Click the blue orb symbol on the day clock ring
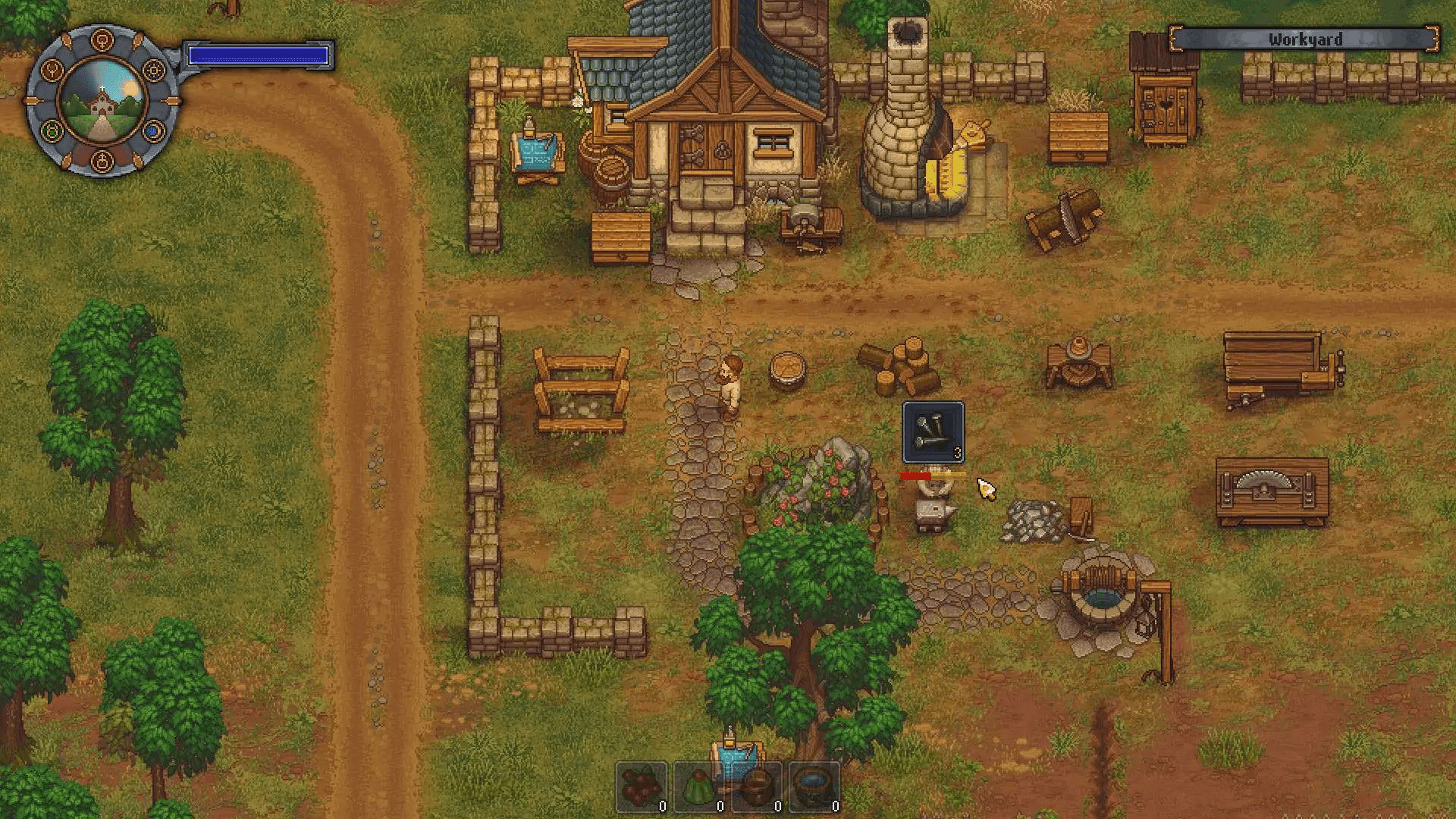1456x819 pixels. click(153, 131)
